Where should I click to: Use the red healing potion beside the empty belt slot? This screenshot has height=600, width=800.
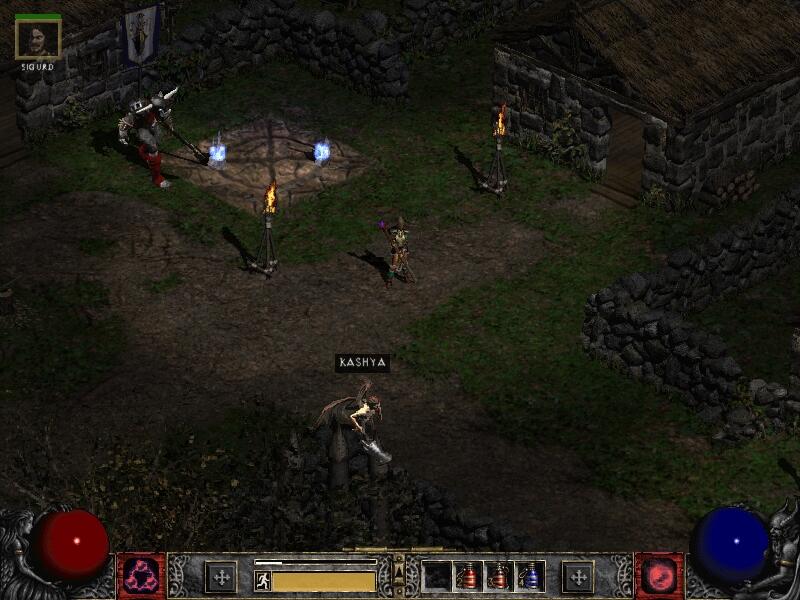click(x=467, y=576)
